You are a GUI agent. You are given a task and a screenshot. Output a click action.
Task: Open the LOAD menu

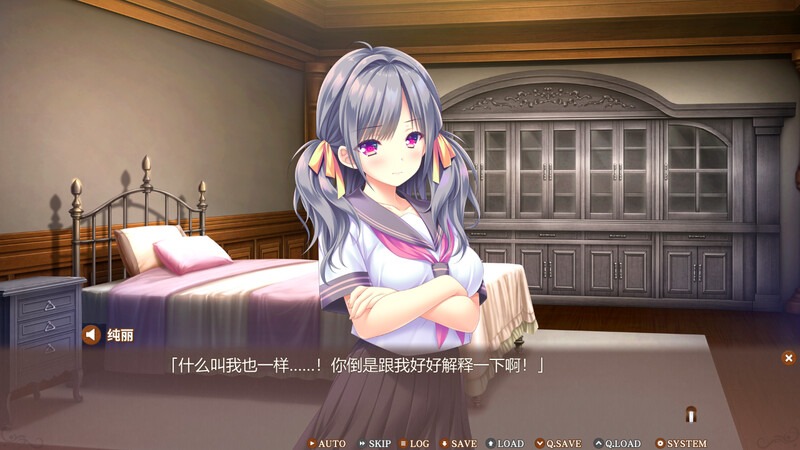505,443
